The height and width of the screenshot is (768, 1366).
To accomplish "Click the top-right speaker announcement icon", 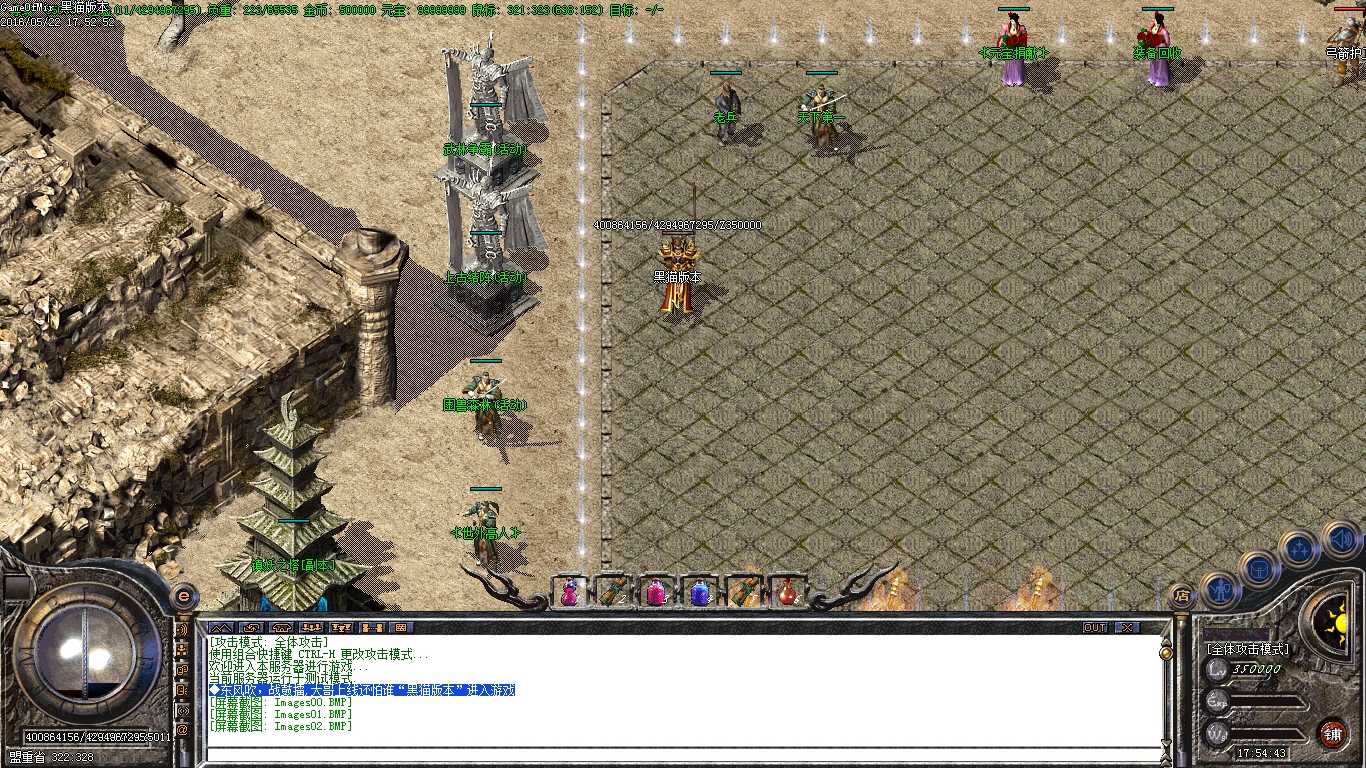I will tap(1342, 540).
